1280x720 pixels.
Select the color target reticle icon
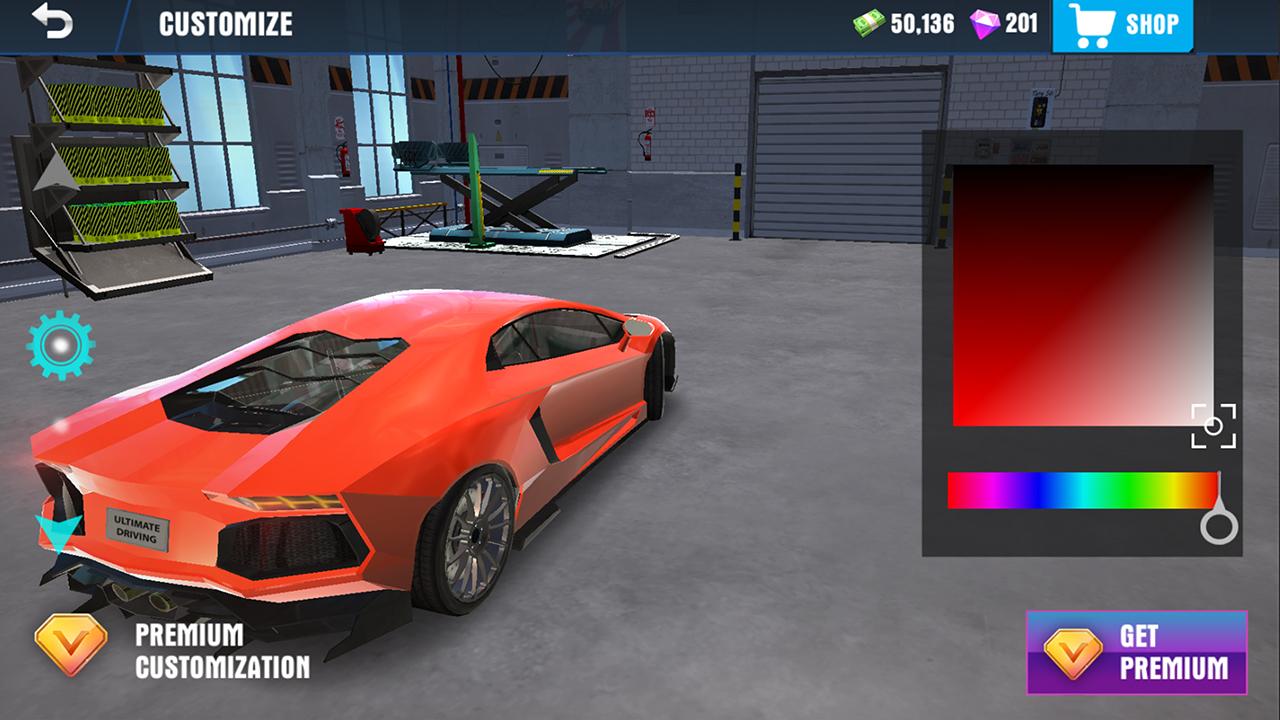coord(1213,423)
